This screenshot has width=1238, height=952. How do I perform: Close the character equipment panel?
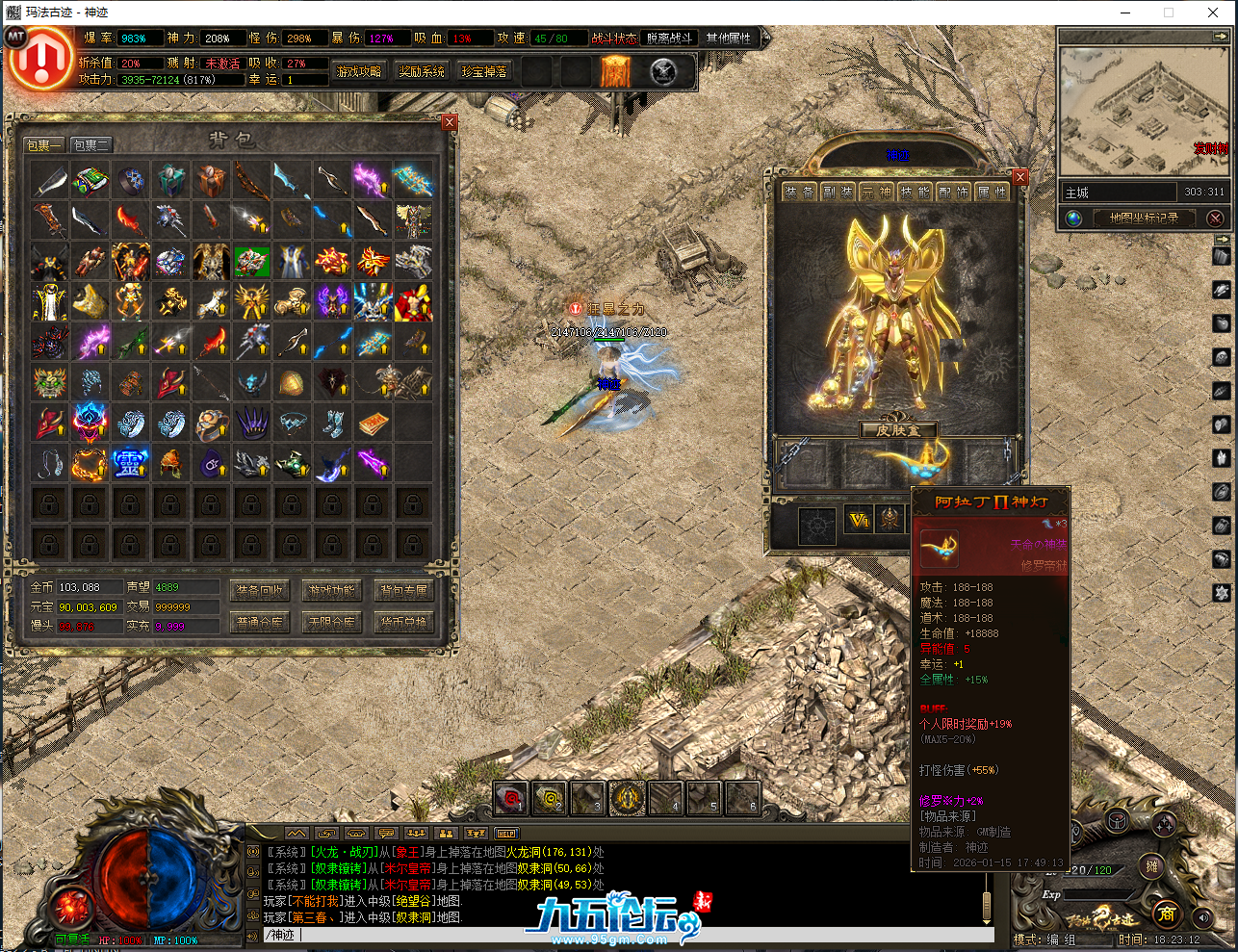coord(1020,177)
